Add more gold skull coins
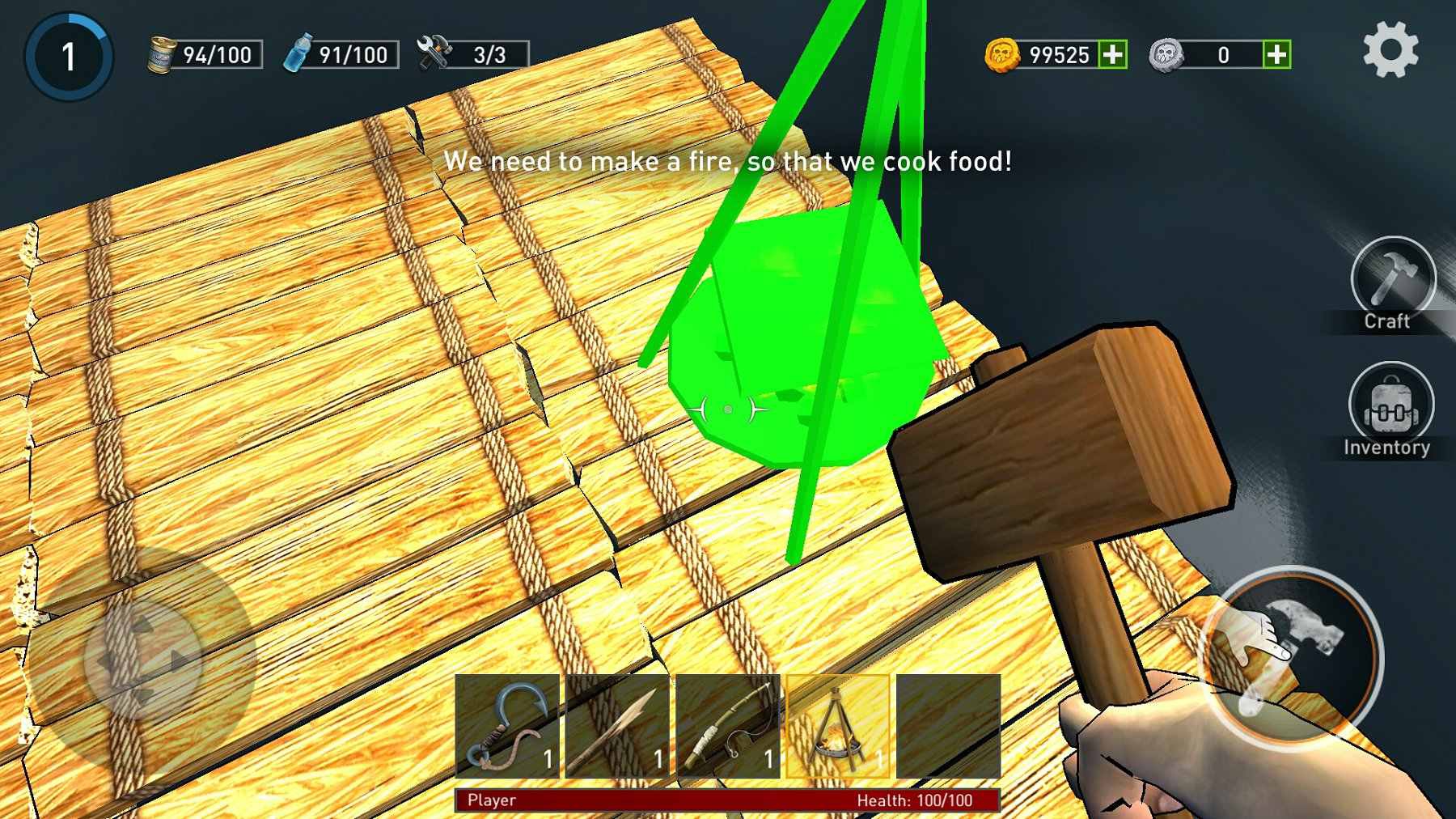Image resolution: width=1456 pixels, height=819 pixels. 1113,54
